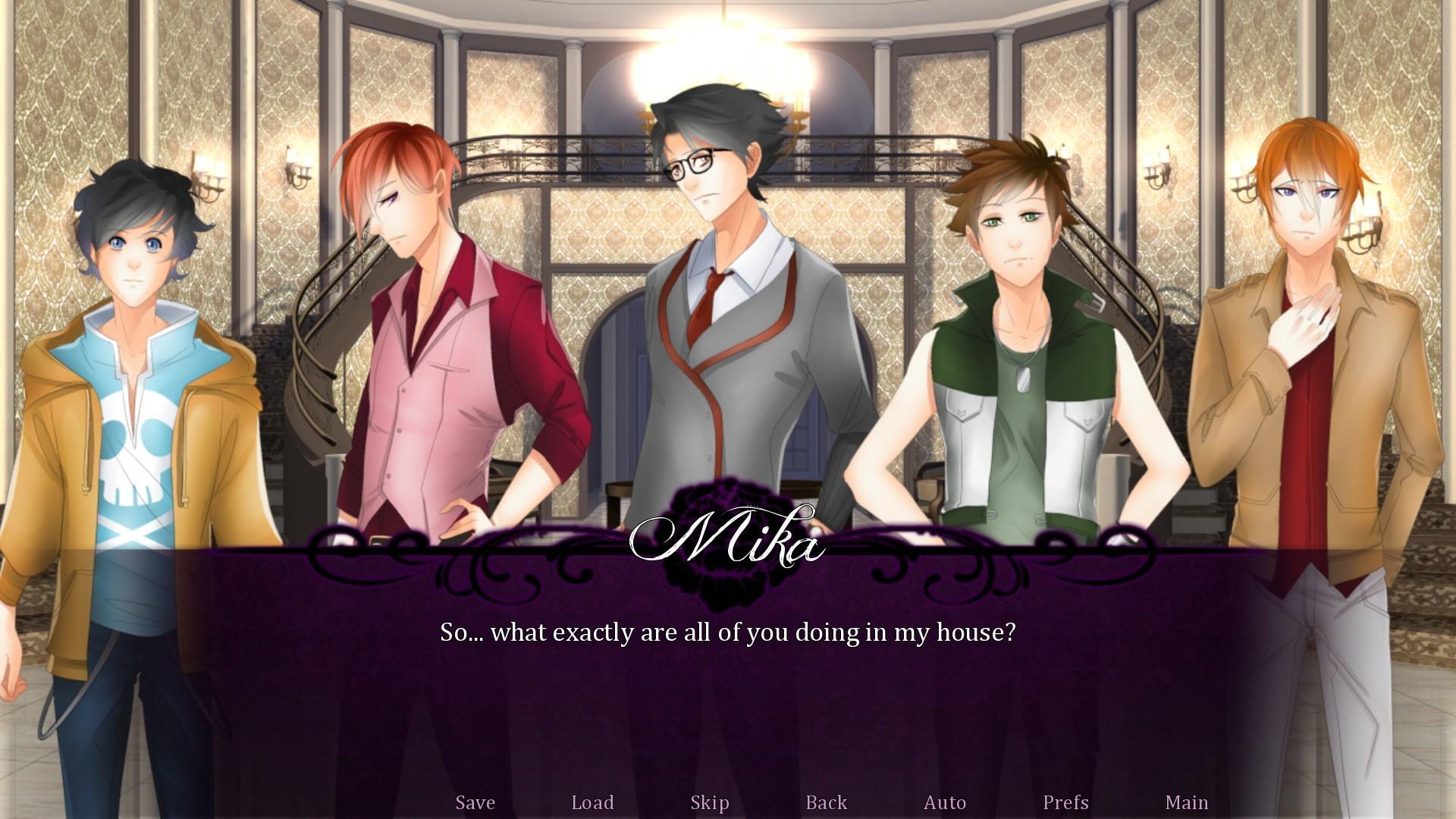This screenshot has width=1456, height=819.
Task: Return to the Main menu
Action: (1187, 802)
